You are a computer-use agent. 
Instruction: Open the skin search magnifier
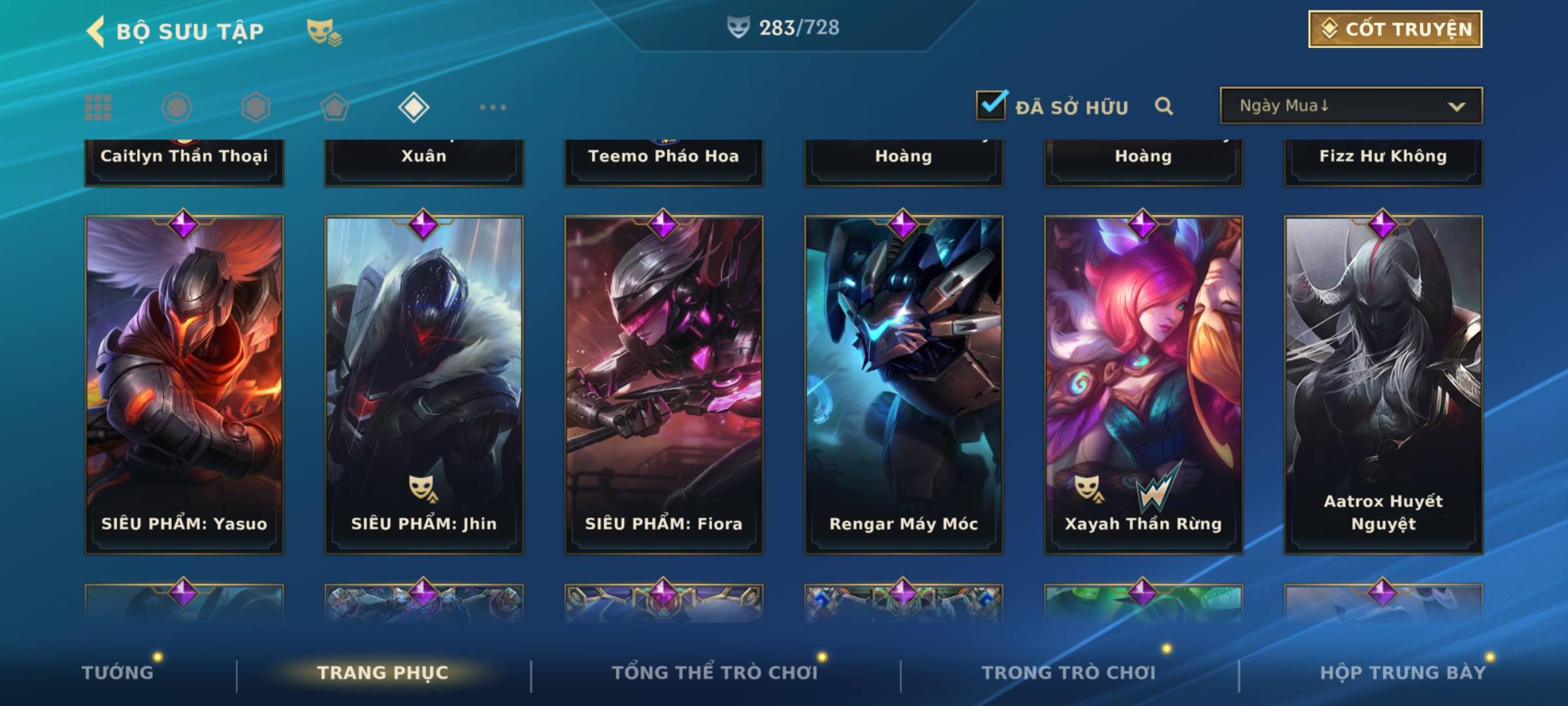pyautogui.click(x=1164, y=106)
